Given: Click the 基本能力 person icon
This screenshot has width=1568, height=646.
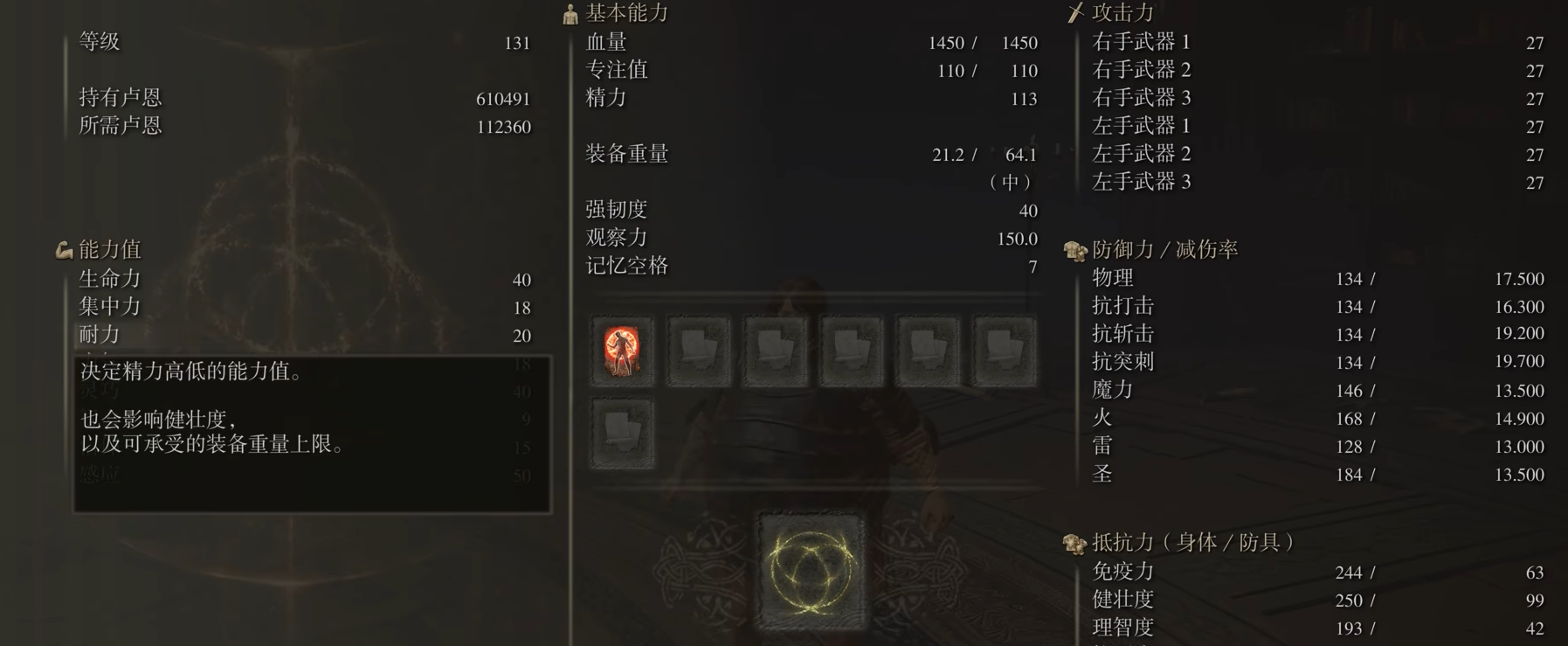Looking at the screenshot, I should [569, 13].
